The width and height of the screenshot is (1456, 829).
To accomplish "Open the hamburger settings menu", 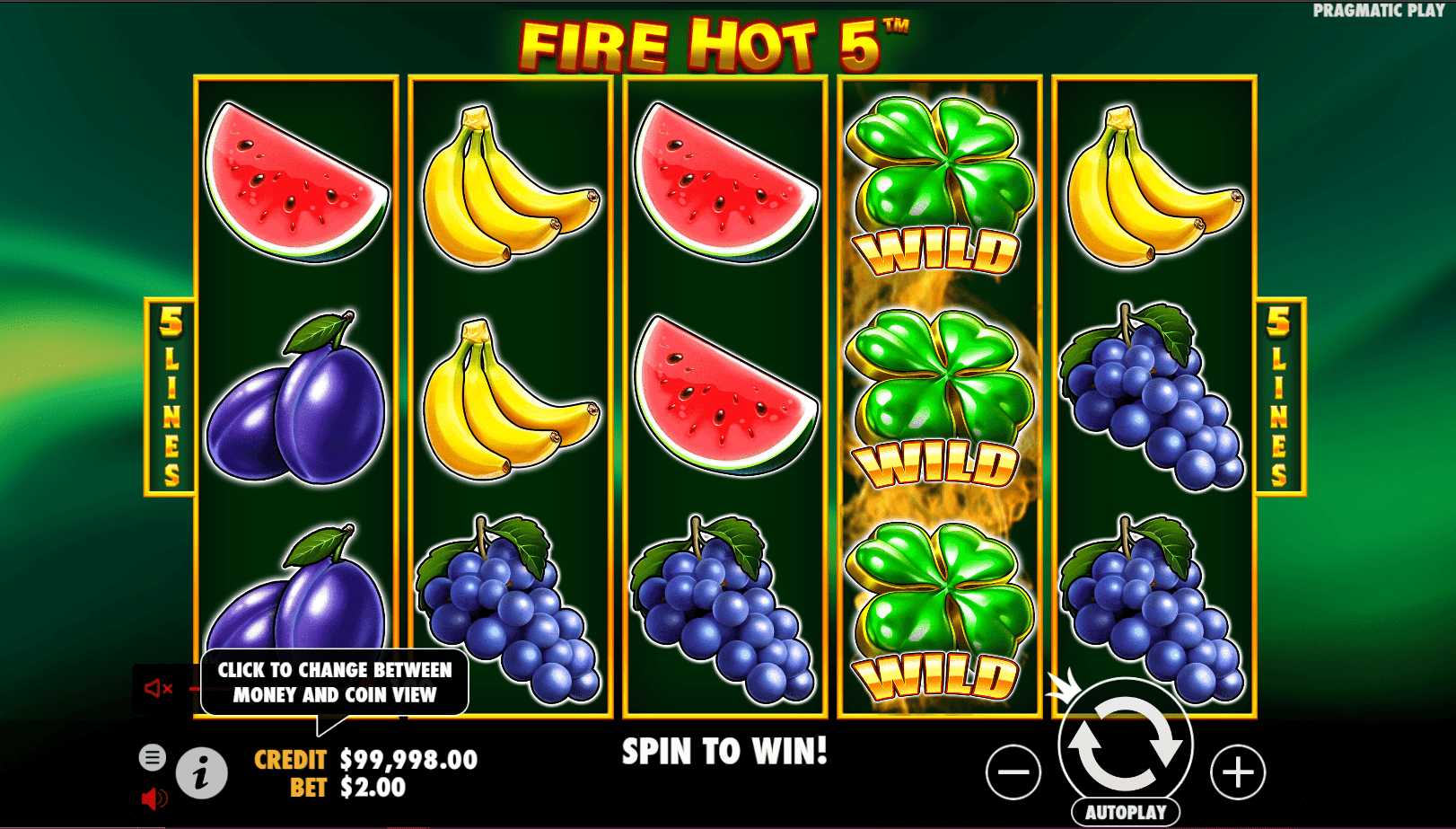I will click(x=153, y=757).
